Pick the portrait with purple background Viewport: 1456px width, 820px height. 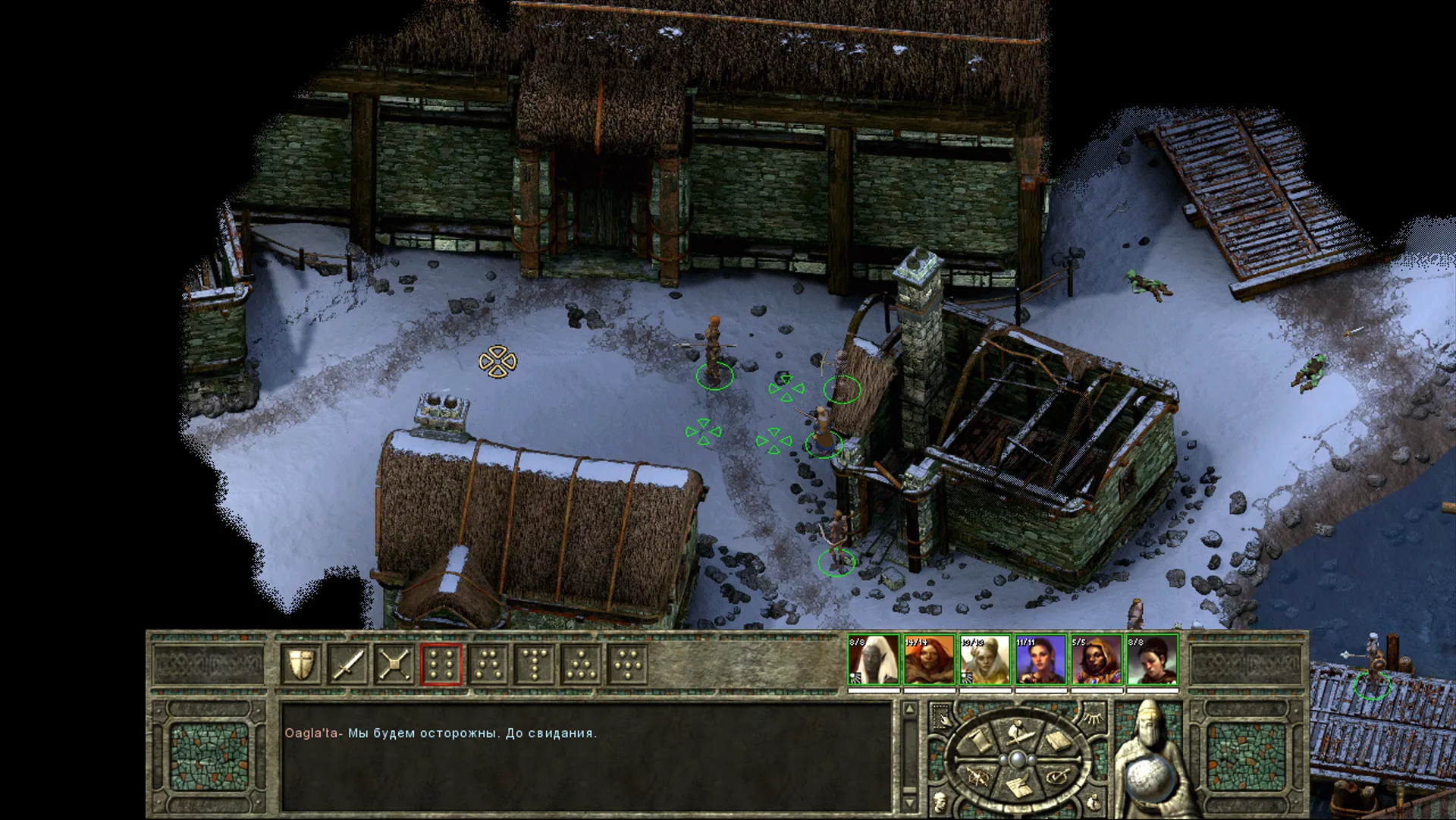[x=1040, y=661]
